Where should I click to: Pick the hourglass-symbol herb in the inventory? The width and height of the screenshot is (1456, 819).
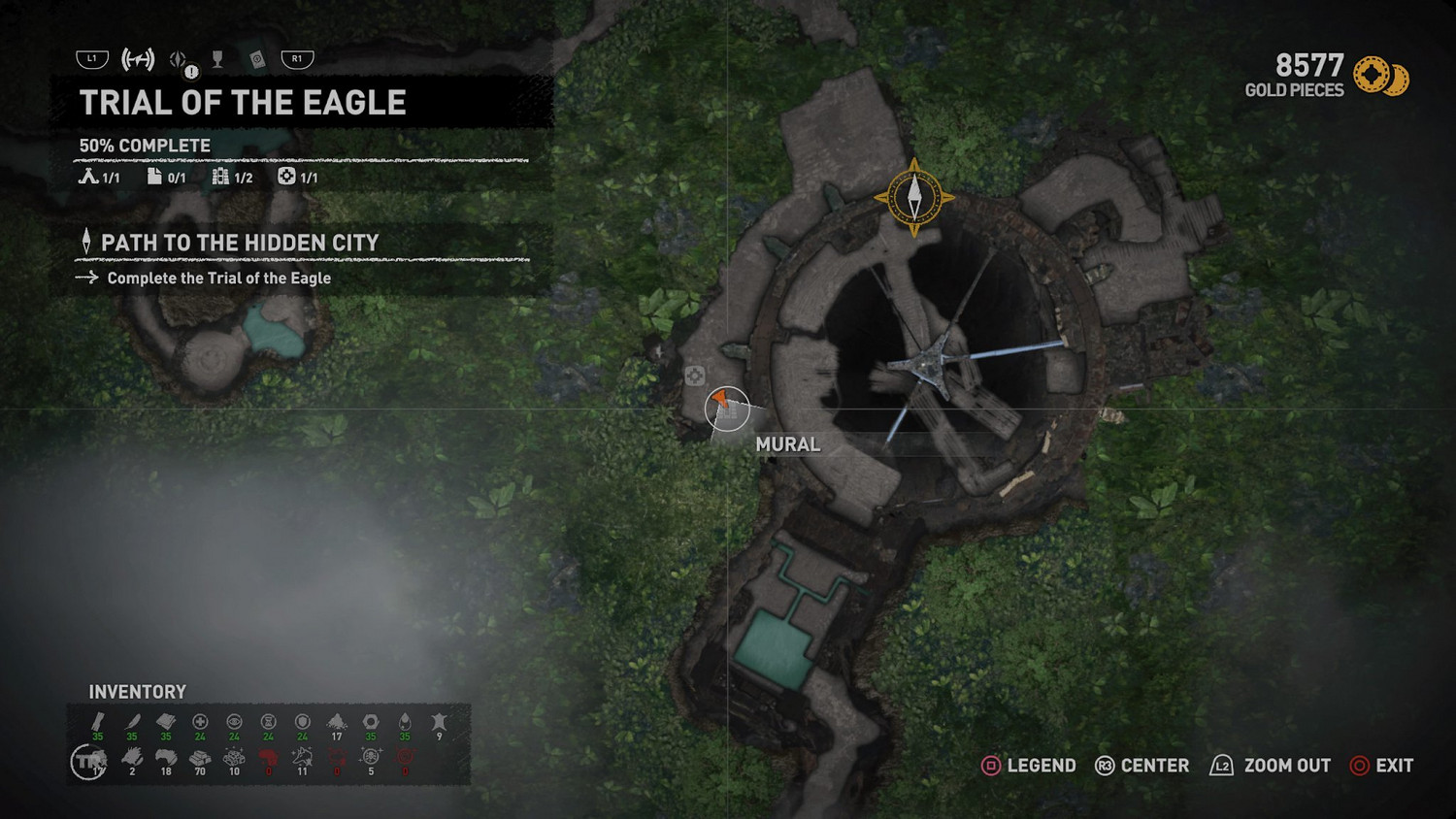(x=269, y=723)
